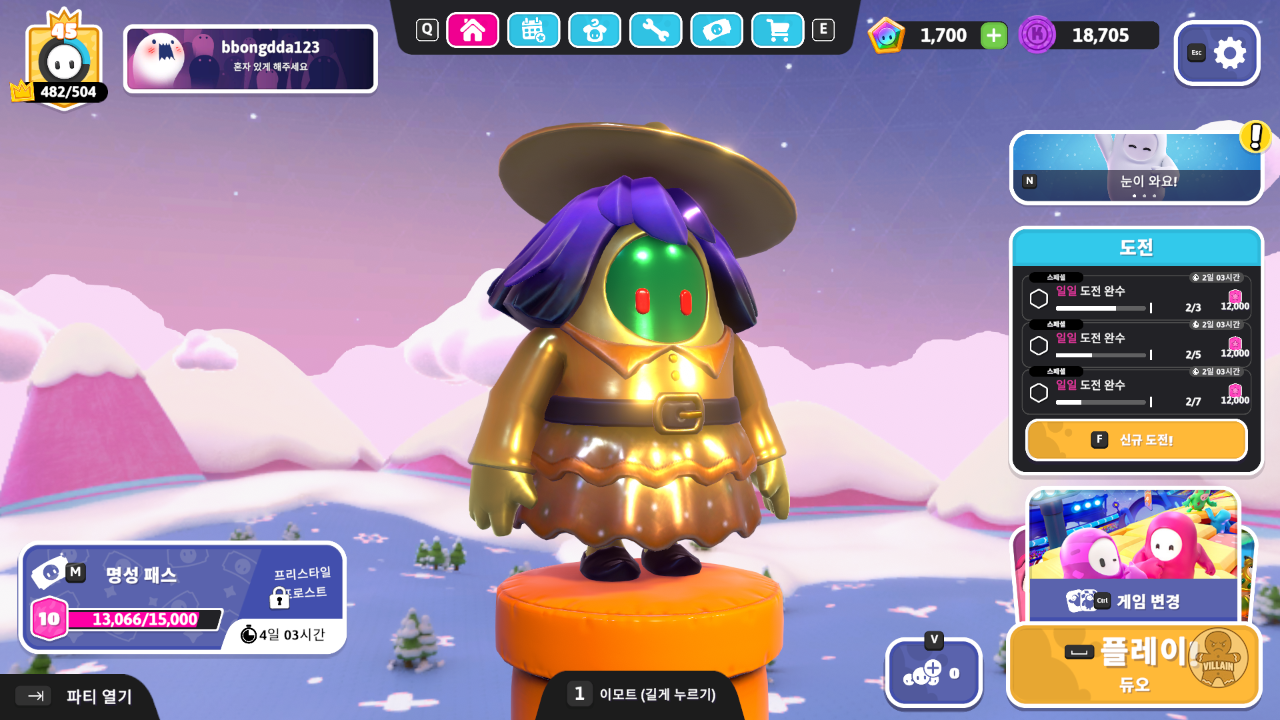Viewport: 1280px width, 720px height.
Task: Add more Show-Bucks with the plus button
Action: point(993,36)
